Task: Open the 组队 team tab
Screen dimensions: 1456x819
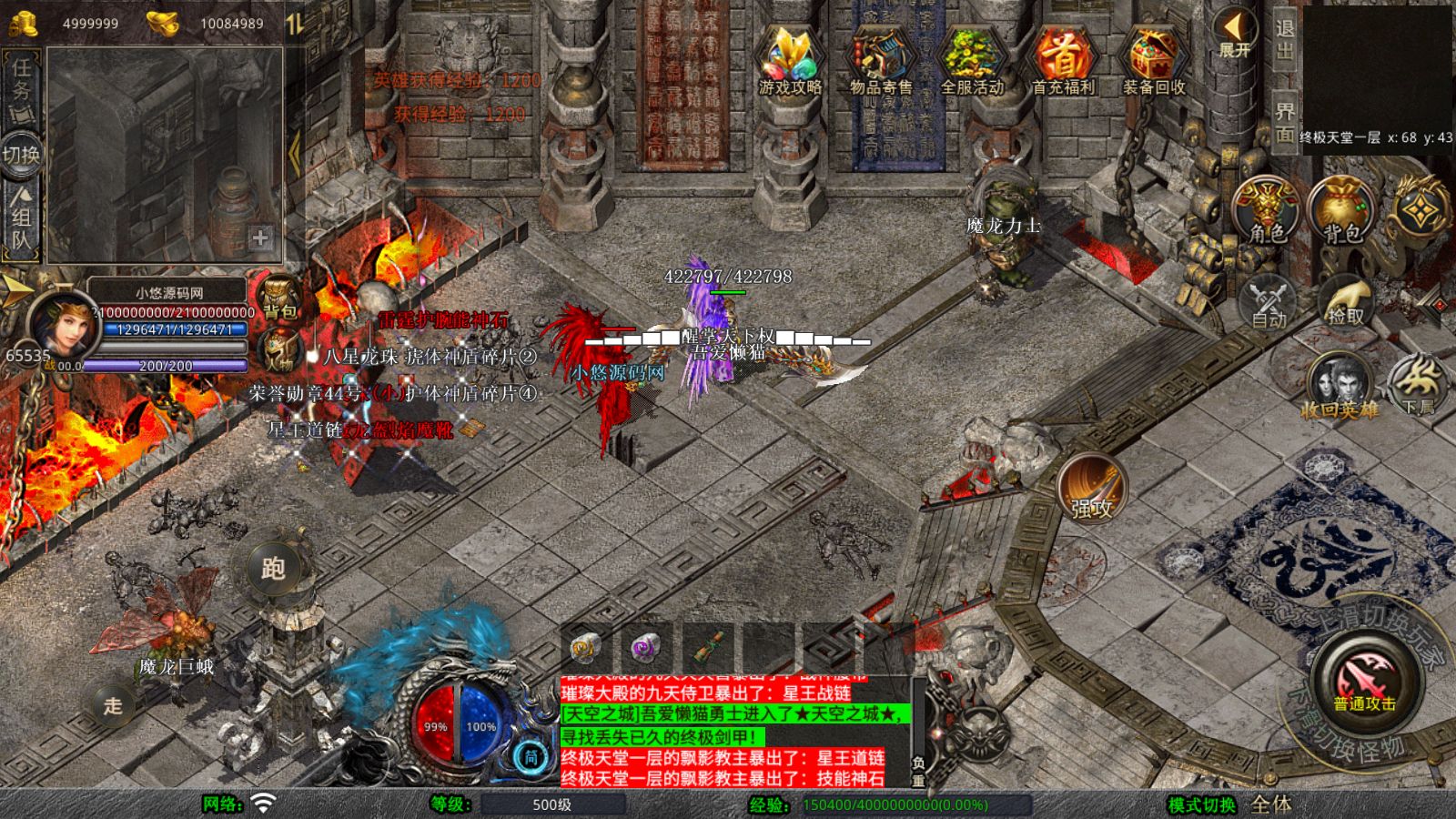Action: [22, 218]
